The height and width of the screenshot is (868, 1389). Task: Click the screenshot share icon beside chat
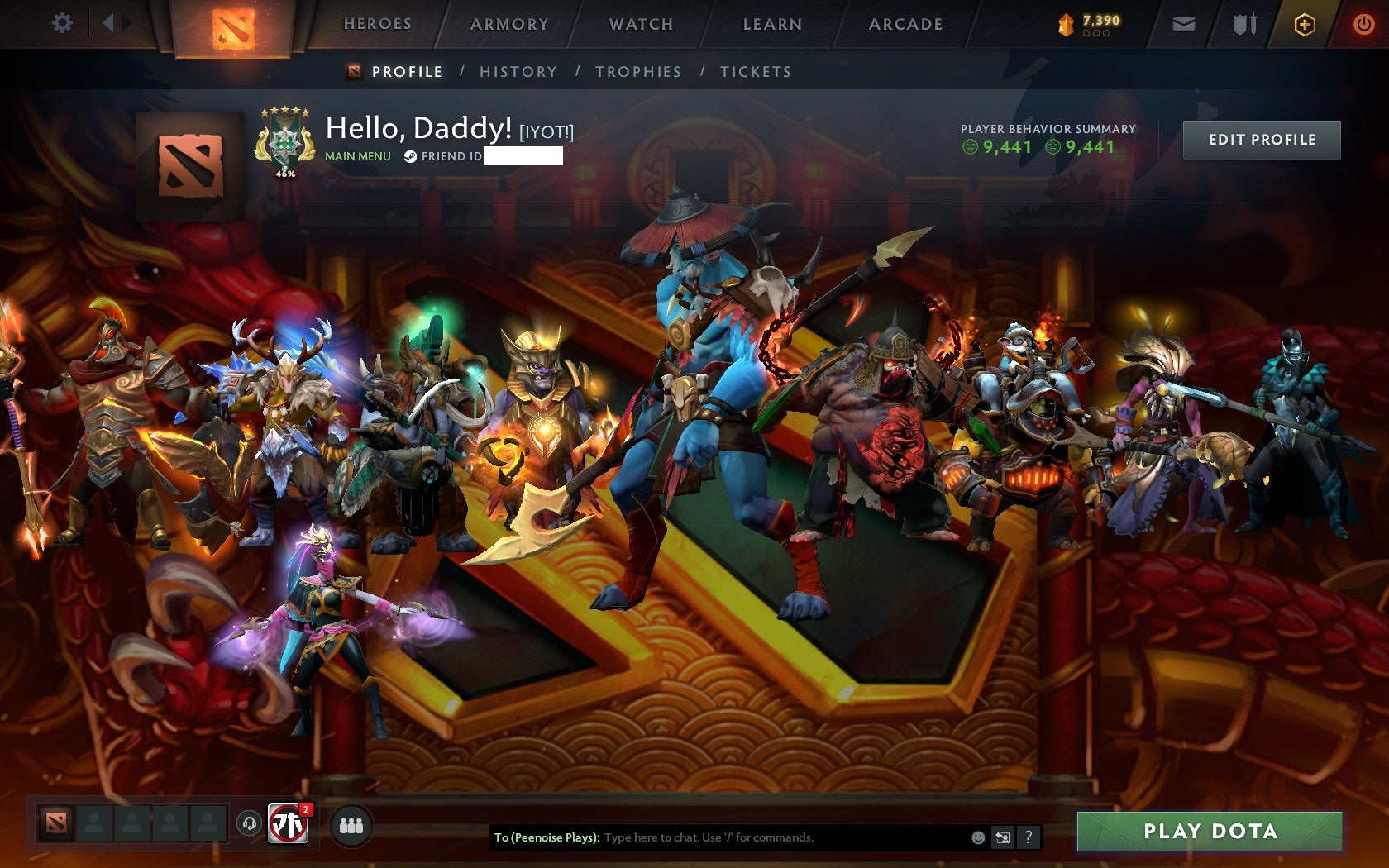tap(1003, 837)
